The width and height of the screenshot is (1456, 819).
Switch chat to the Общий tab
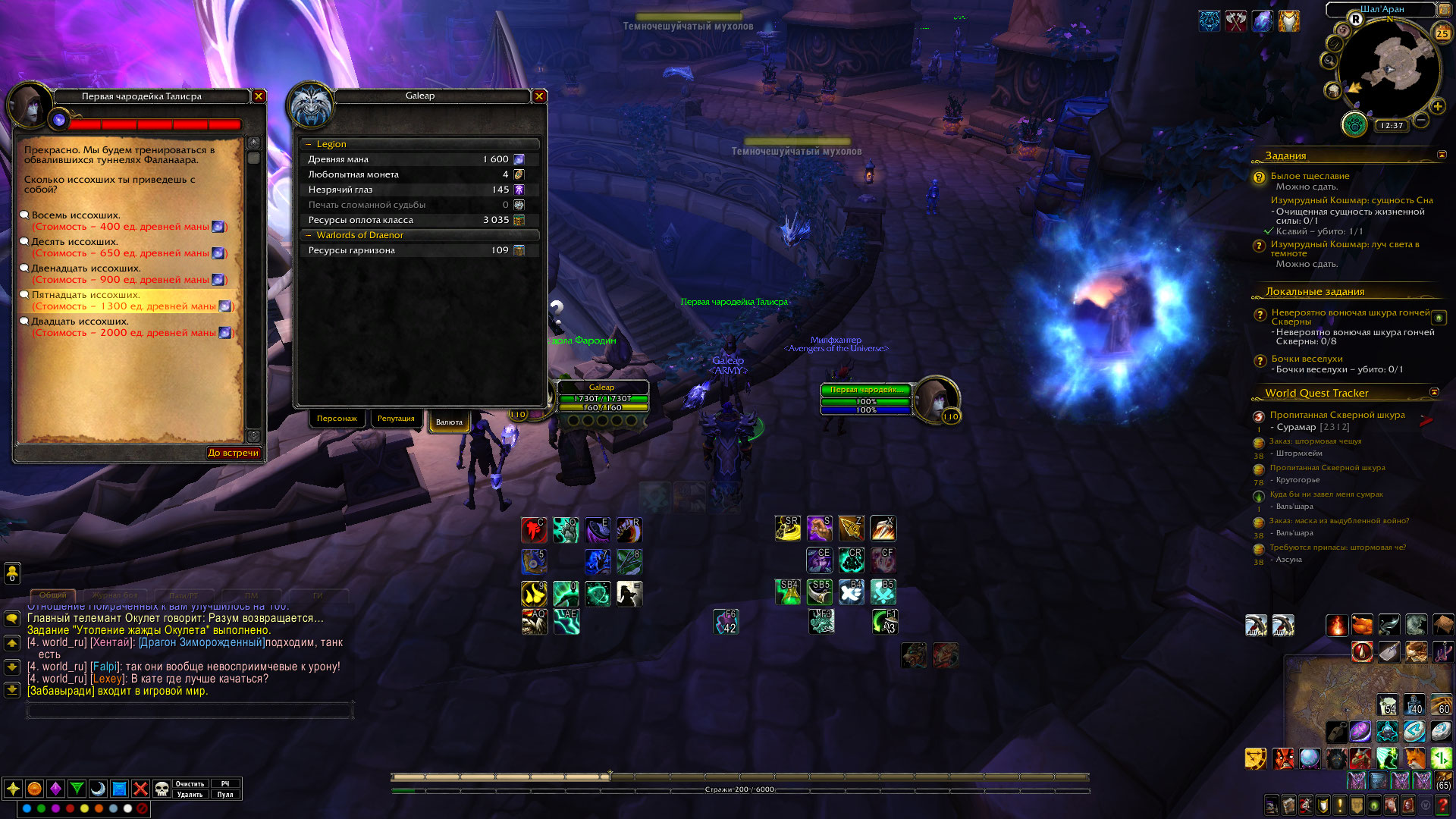click(53, 595)
